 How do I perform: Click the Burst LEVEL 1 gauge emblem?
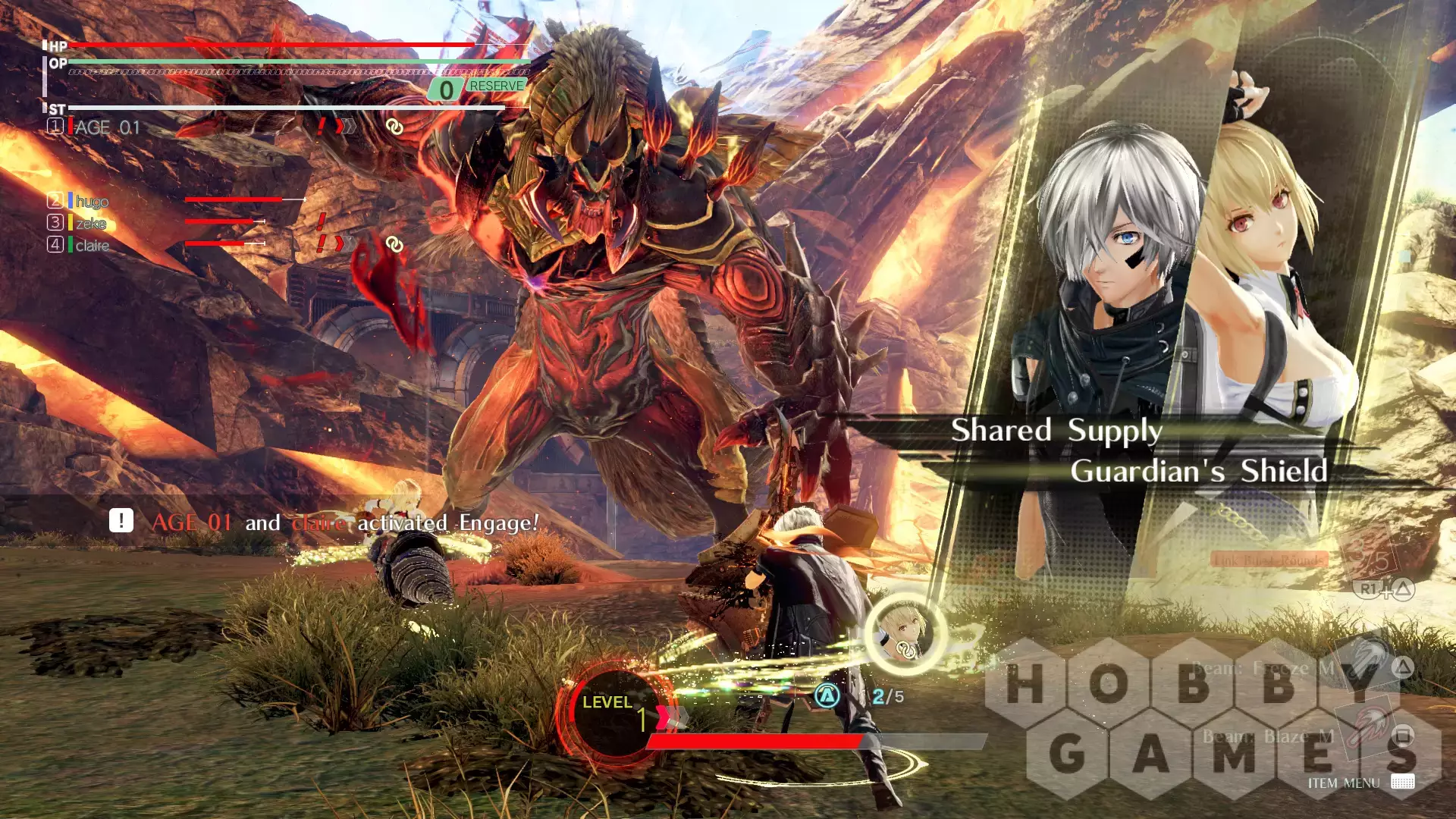click(x=614, y=713)
